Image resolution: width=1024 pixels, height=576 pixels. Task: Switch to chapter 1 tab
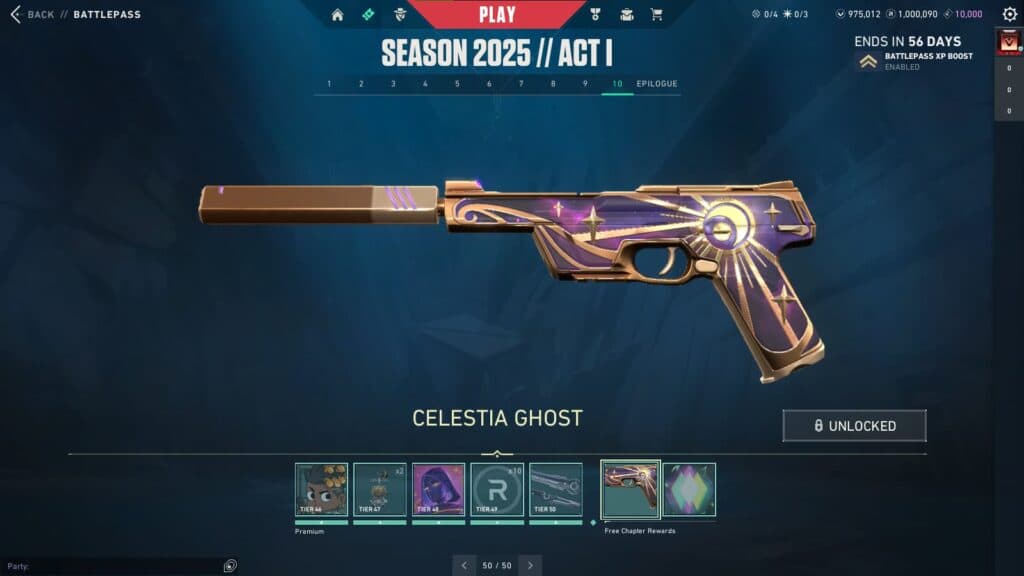click(x=329, y=84)
